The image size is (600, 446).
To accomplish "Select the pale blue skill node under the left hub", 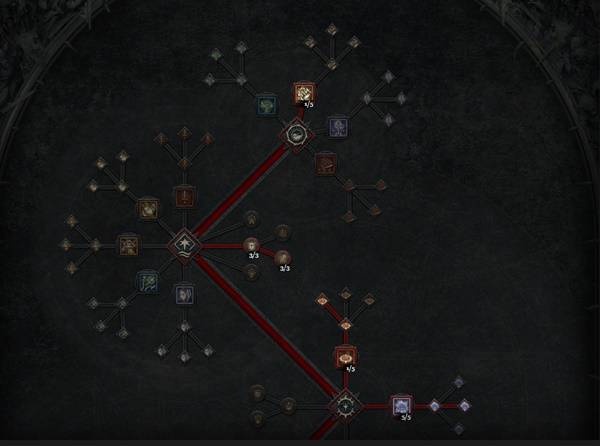I will point(184,294).
